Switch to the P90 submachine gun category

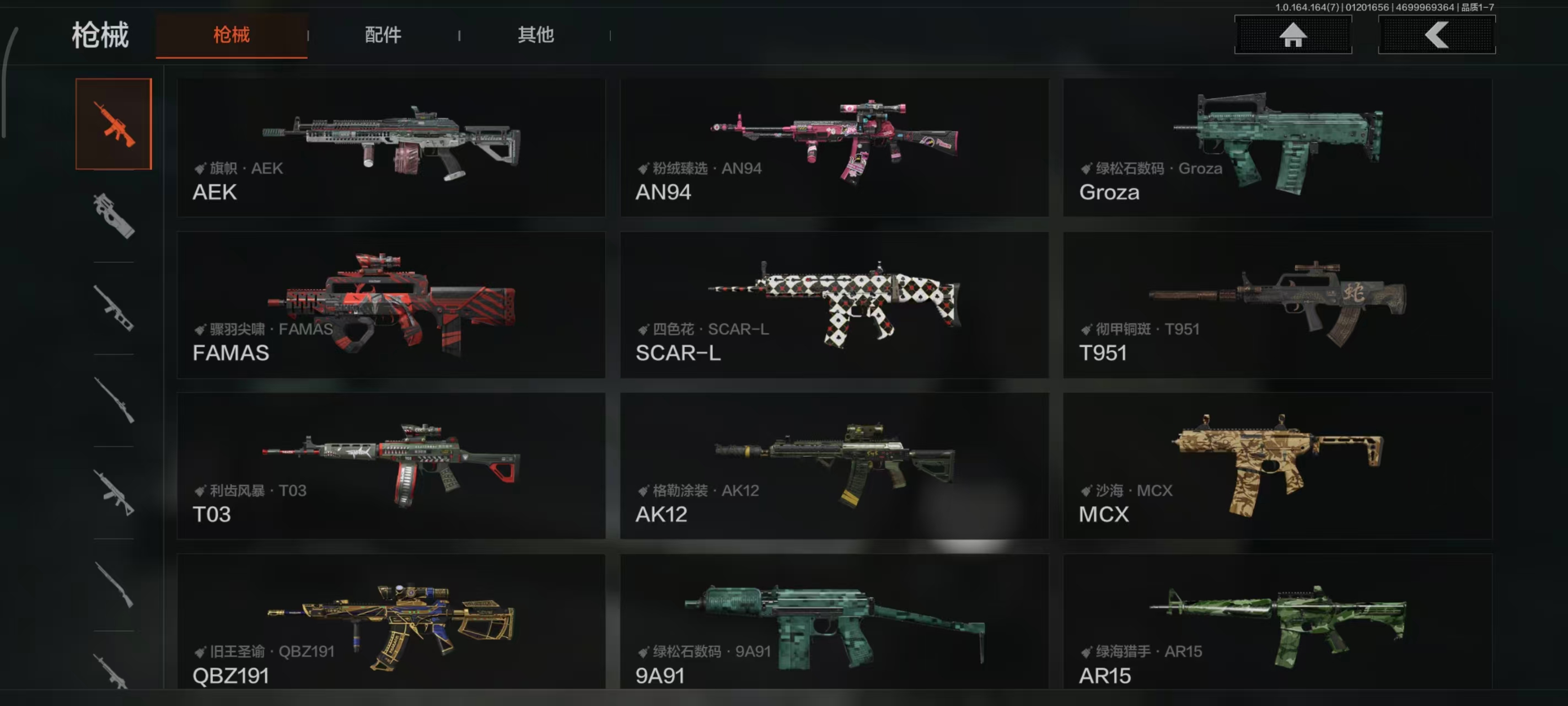coord(114,216)
